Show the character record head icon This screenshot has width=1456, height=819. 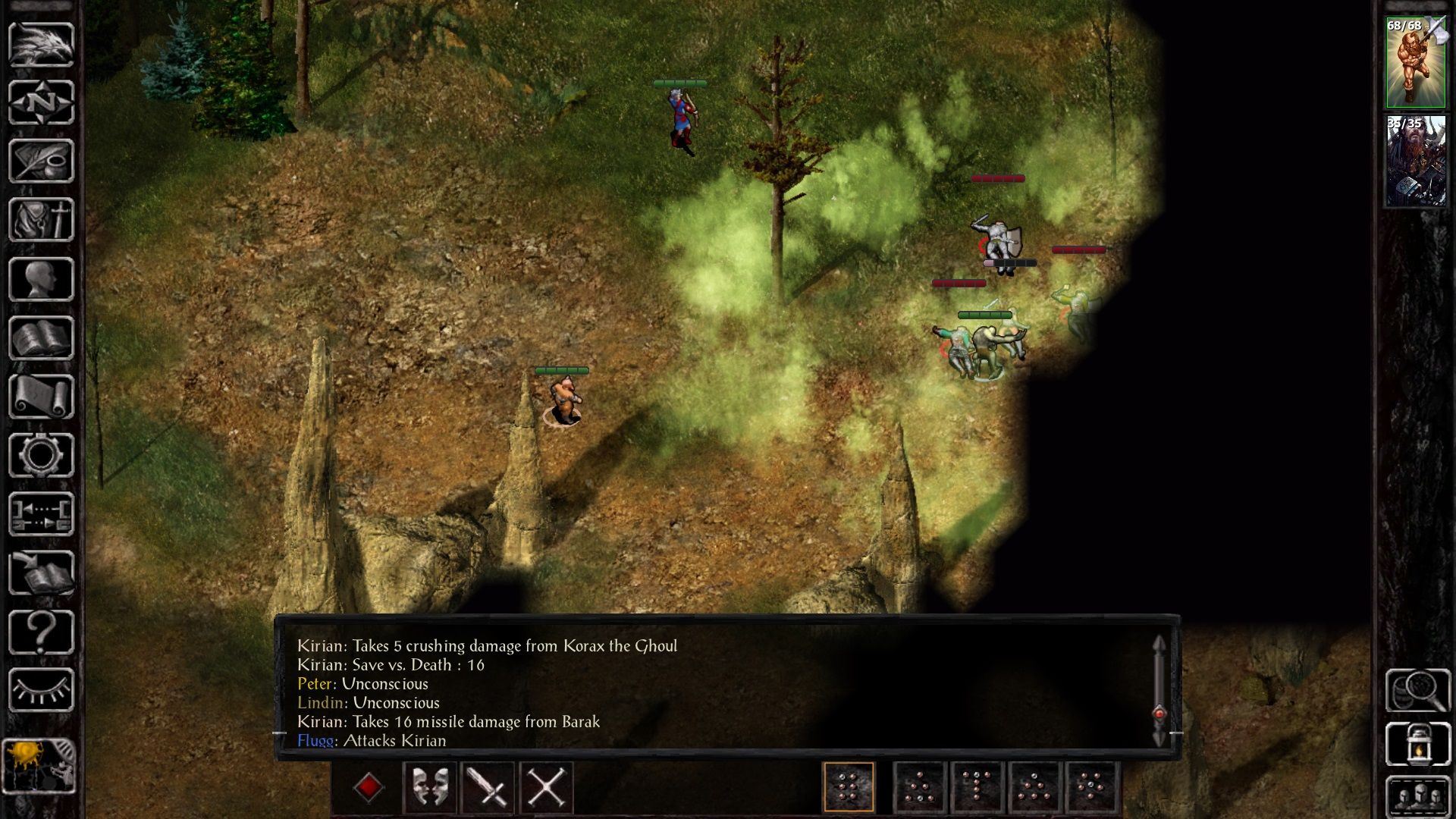coord(41,279)
